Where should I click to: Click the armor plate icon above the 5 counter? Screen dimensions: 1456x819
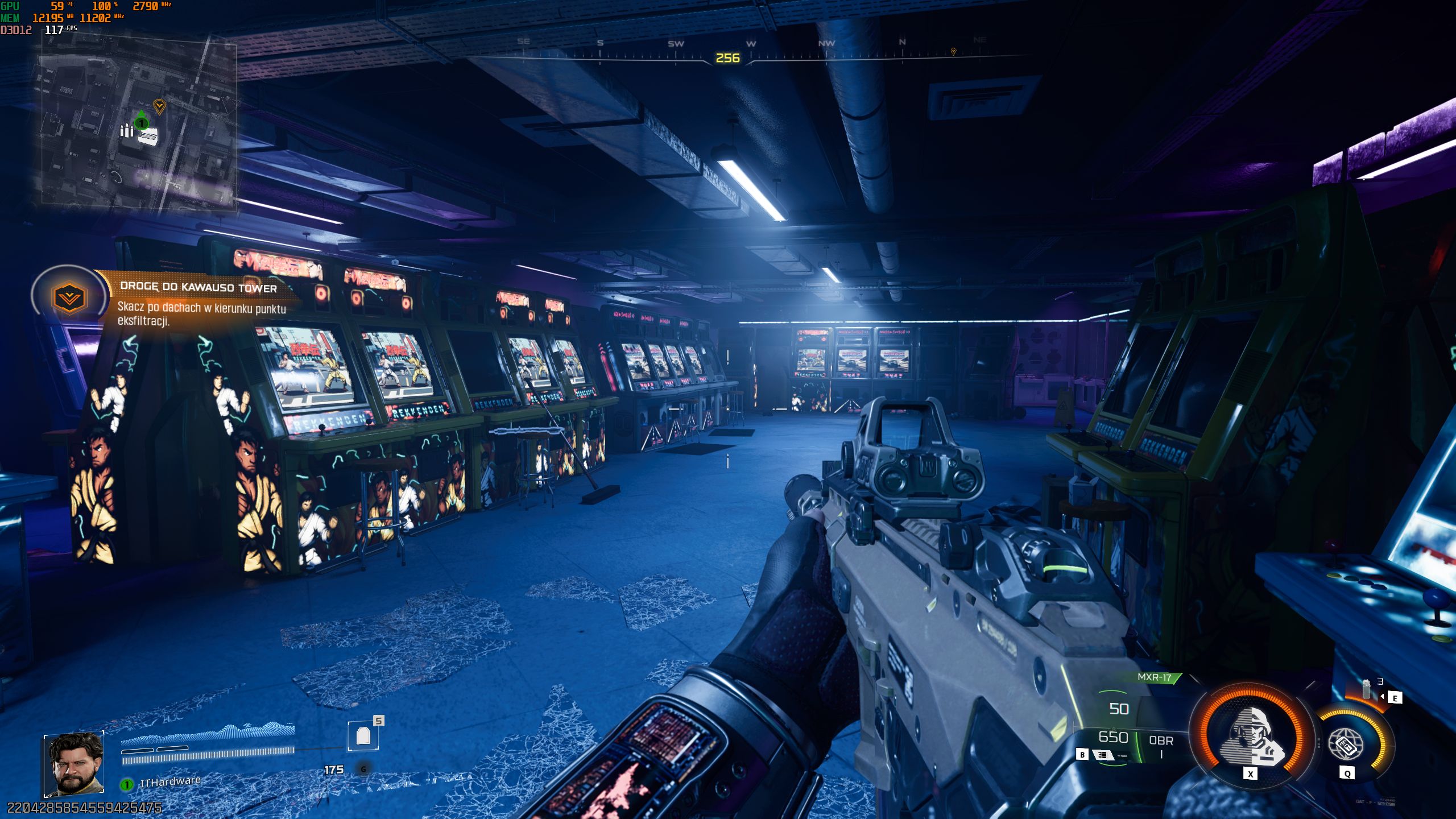(x=363, y=736)
